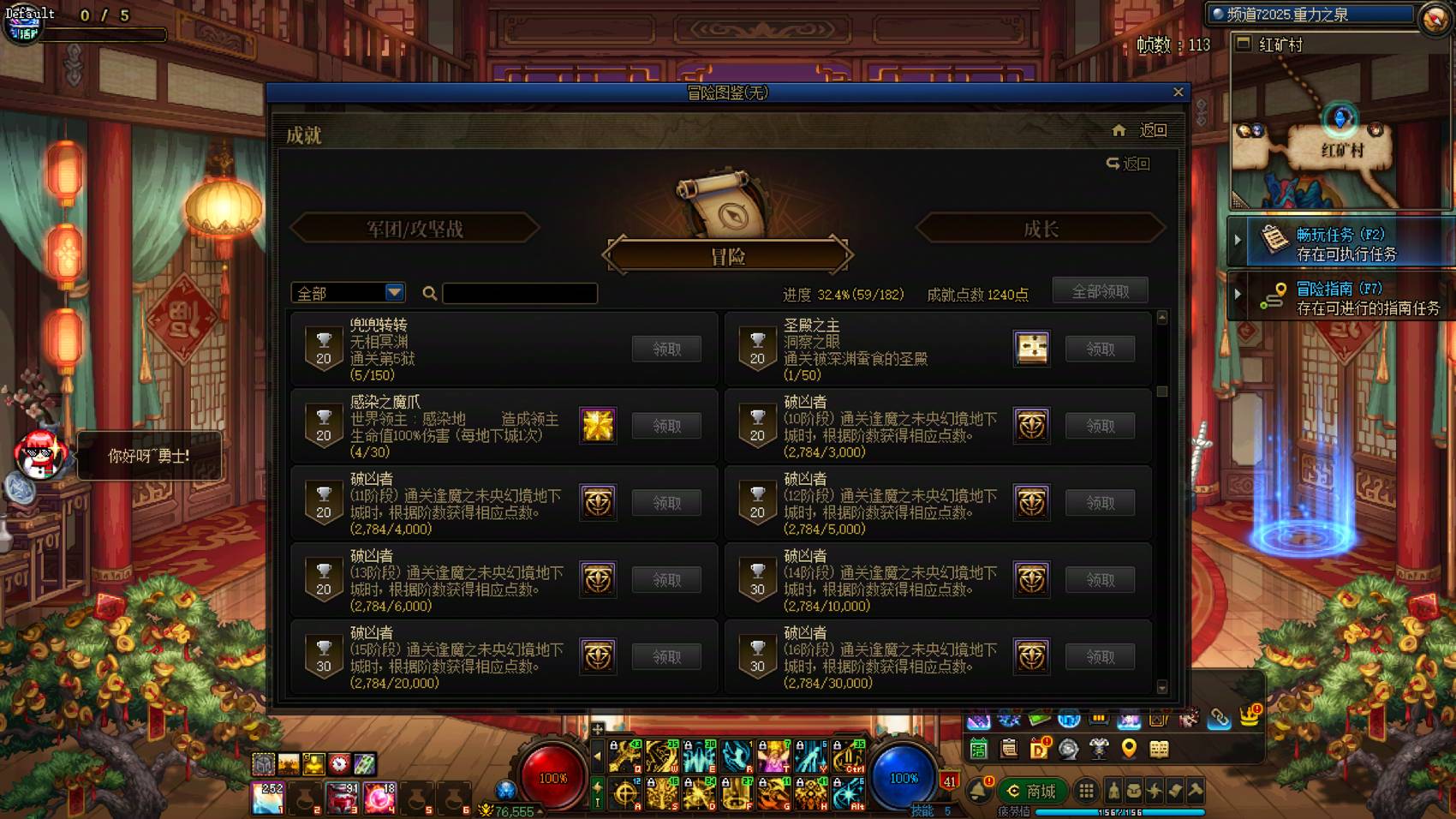
Task: Expand the 畅玩任务 panel arrow
Action: (1237, 240)
